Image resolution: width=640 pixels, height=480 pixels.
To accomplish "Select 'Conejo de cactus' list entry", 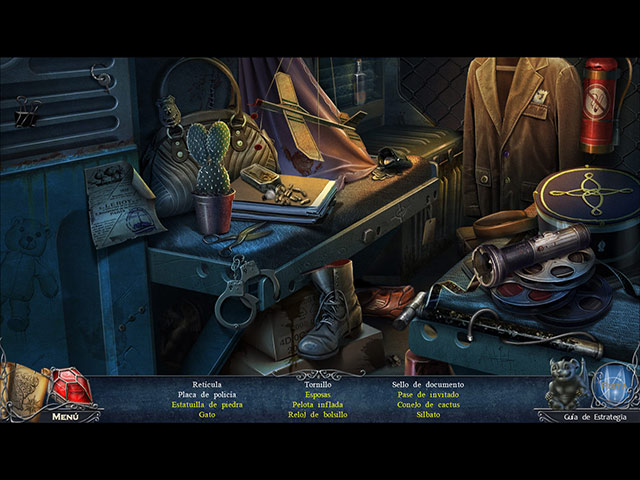I will tap(428, 404).
